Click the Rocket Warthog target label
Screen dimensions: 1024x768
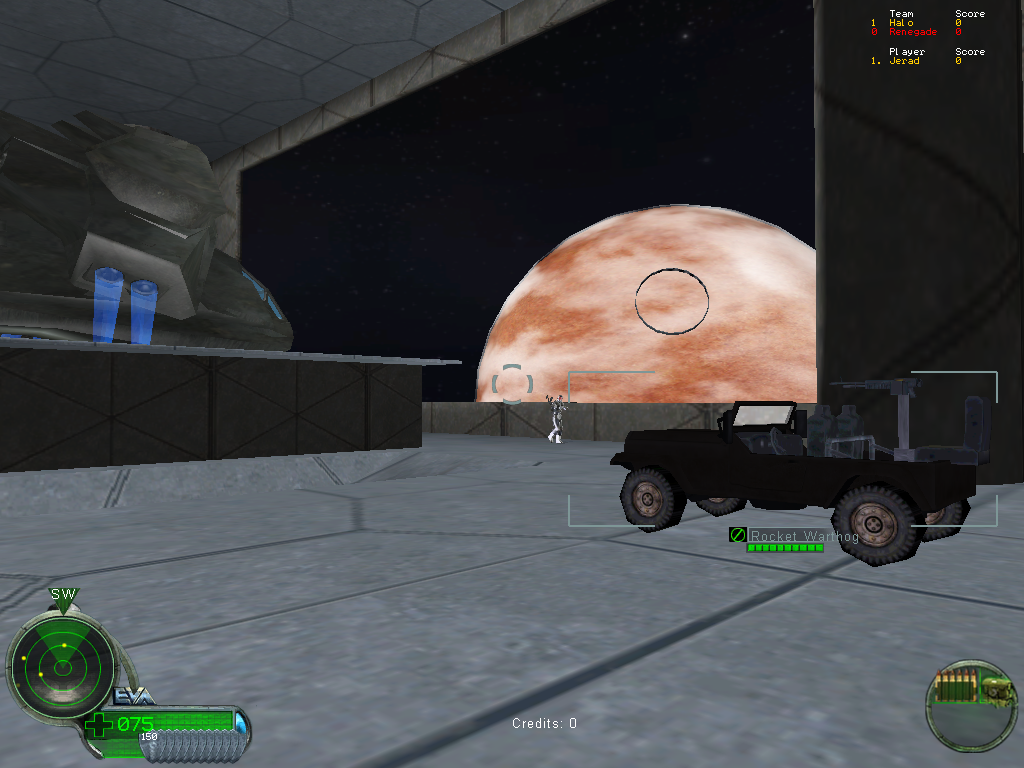click(x=803, y=536)
